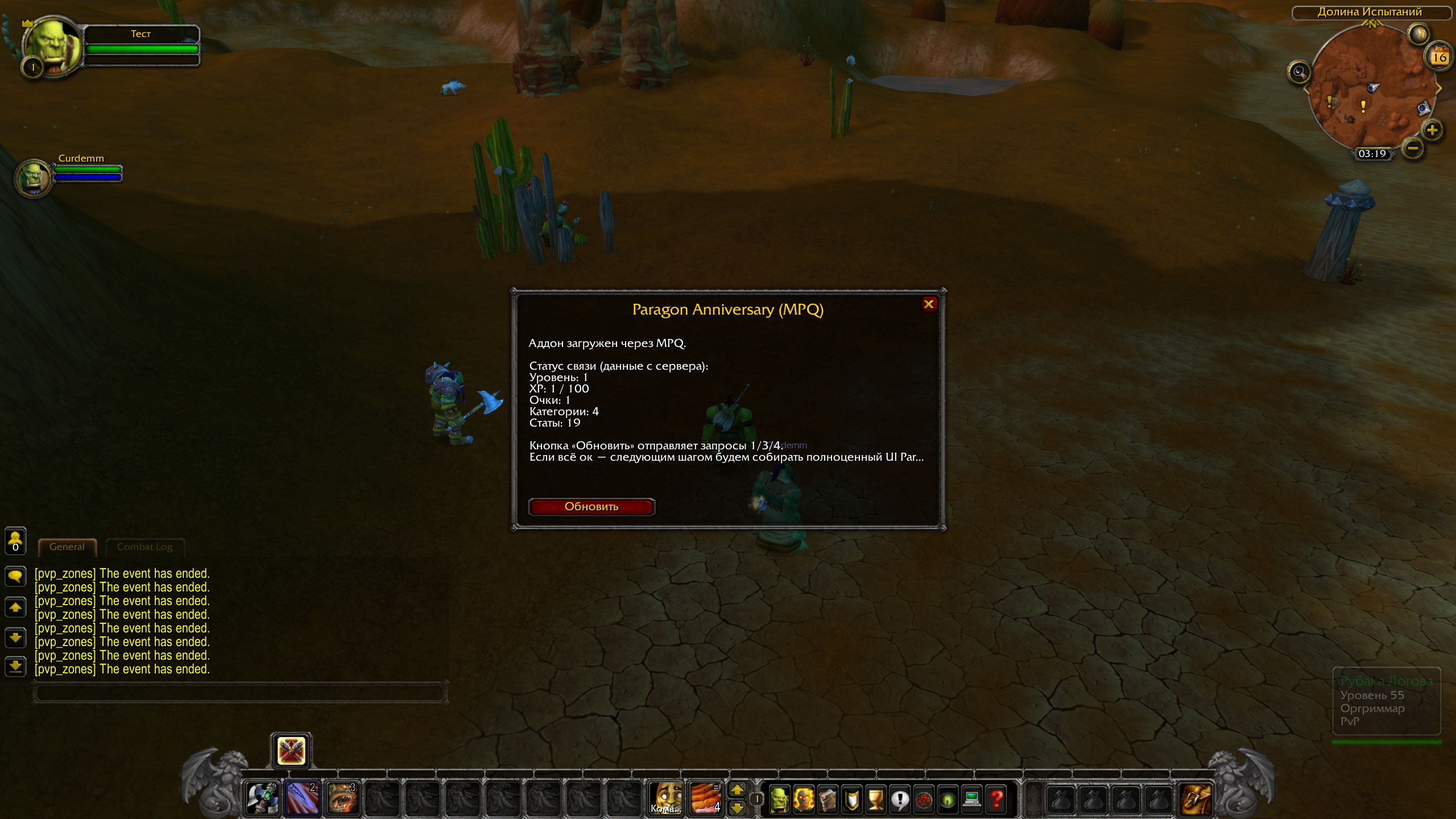Open the character info orc portrait
1456x819 pixels.
pyautogui.click(x=779, y=799)
